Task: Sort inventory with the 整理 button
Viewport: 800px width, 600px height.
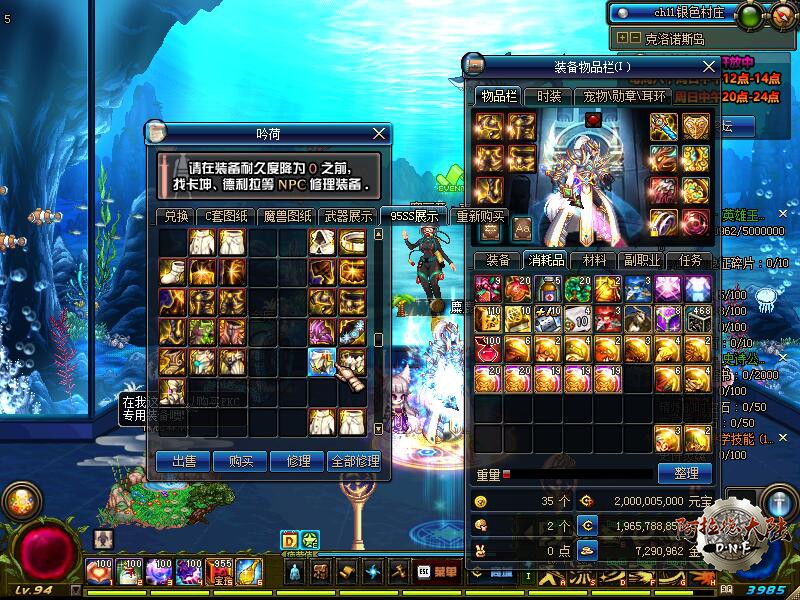Action: [685, 472]
